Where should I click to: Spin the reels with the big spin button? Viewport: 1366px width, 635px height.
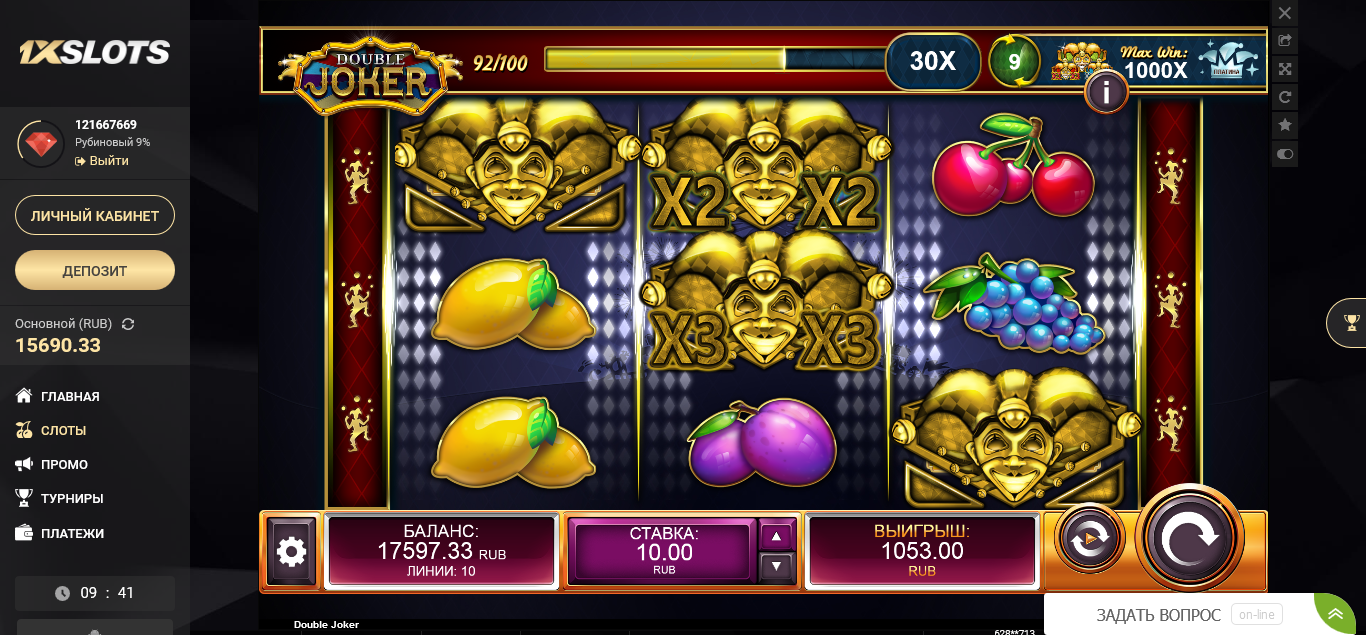1190,538
